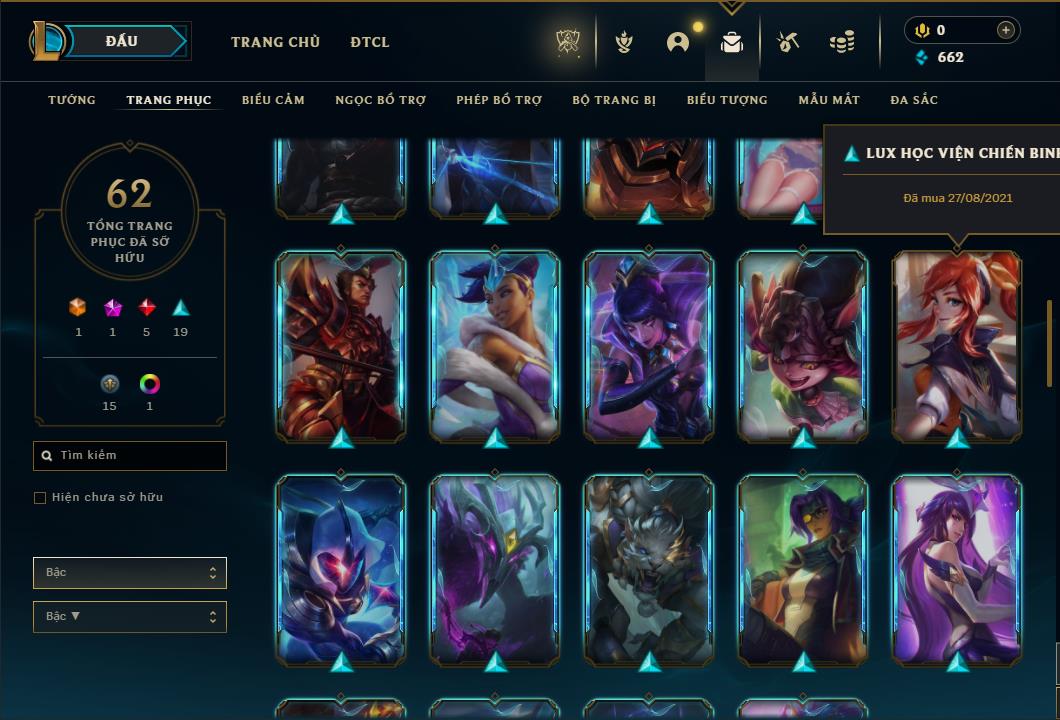1060x720 pixels.
Task: Open the TRANG CHỦ home page
Action: point(275,42)
